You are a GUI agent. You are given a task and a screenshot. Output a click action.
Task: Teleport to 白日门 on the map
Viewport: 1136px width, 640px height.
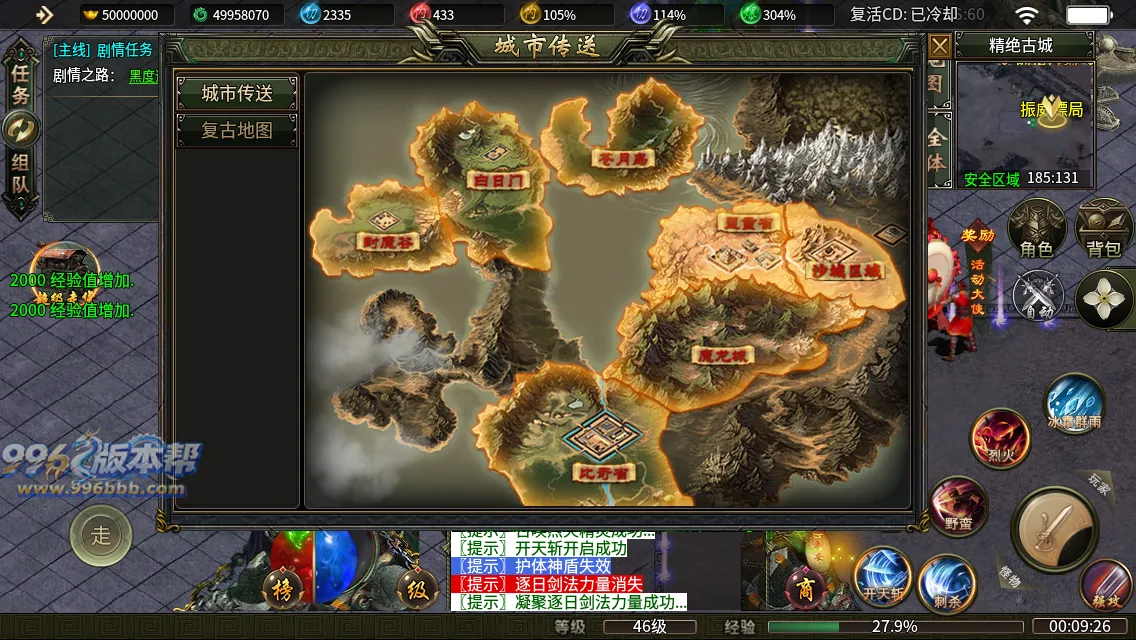[x=495, y=180]
